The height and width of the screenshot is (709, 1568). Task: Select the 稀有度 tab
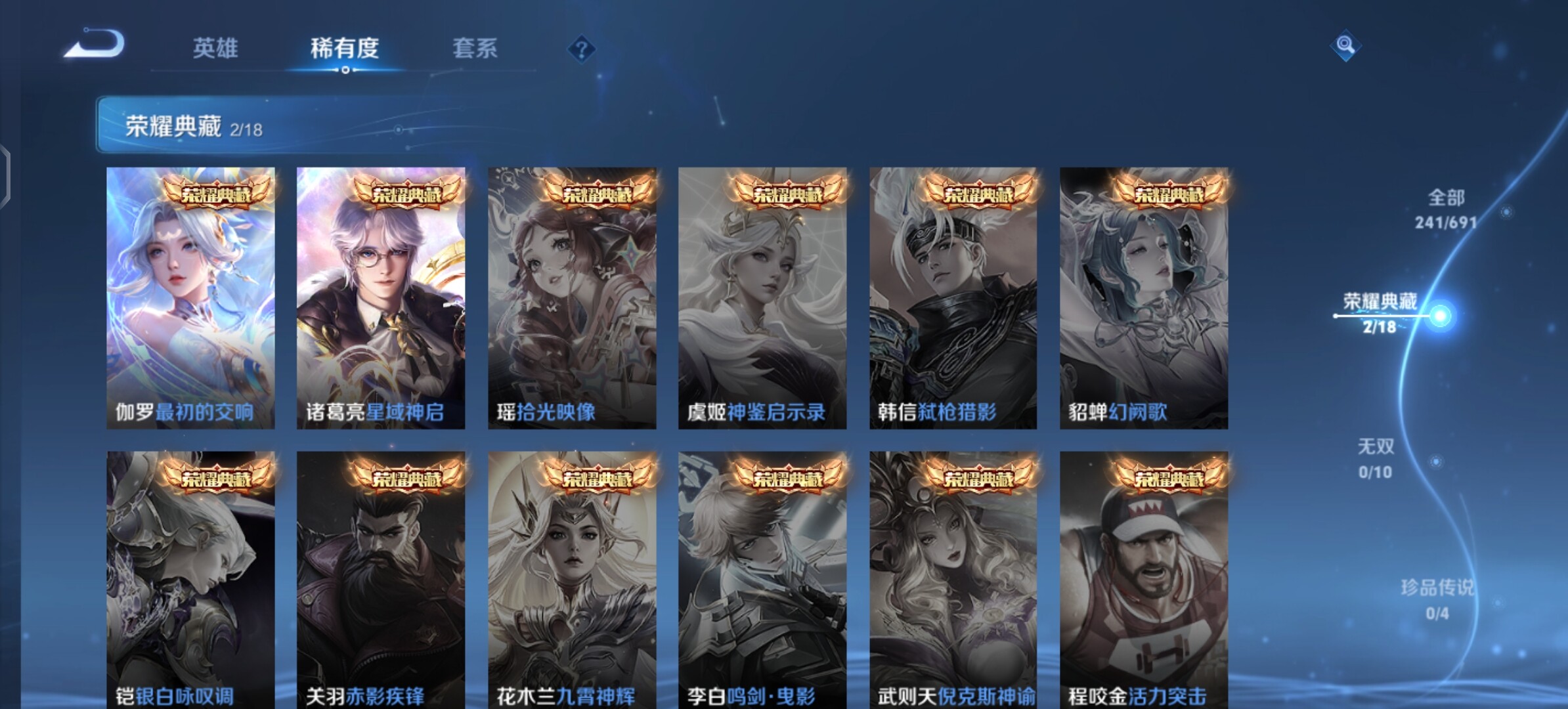tap(345, 49)
